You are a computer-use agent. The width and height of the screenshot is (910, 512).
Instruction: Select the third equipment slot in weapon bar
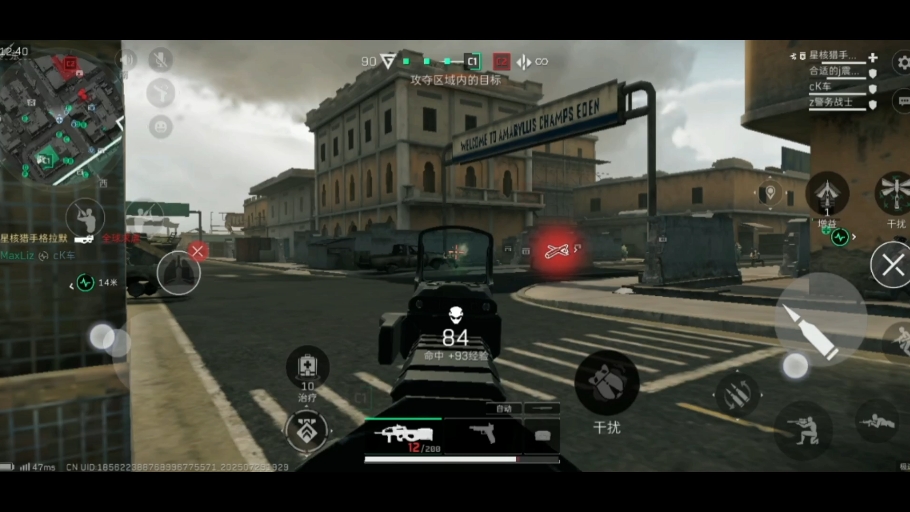pyautogui.click(x=542, y=434)
